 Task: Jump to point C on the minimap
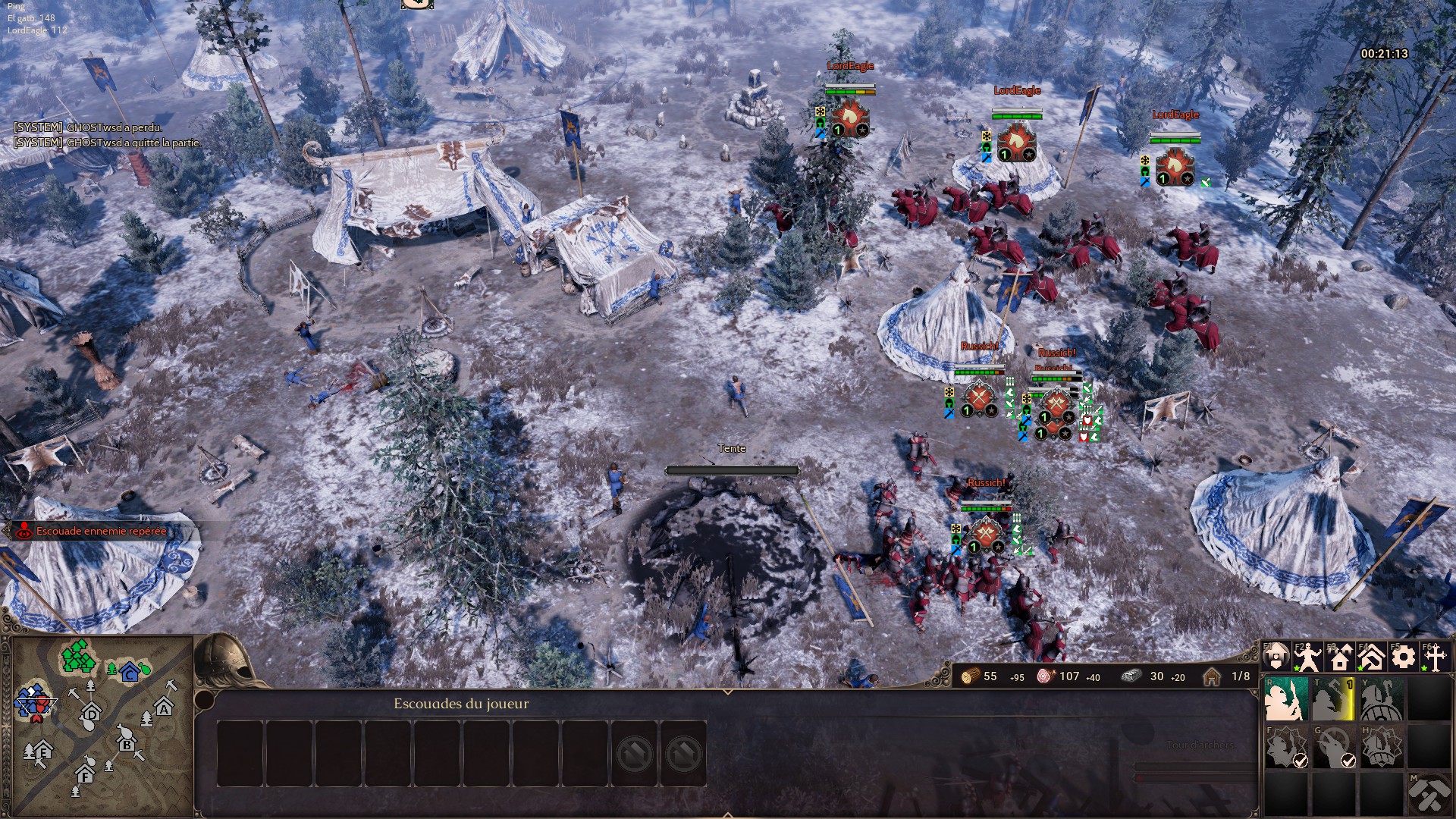[130, 672]
